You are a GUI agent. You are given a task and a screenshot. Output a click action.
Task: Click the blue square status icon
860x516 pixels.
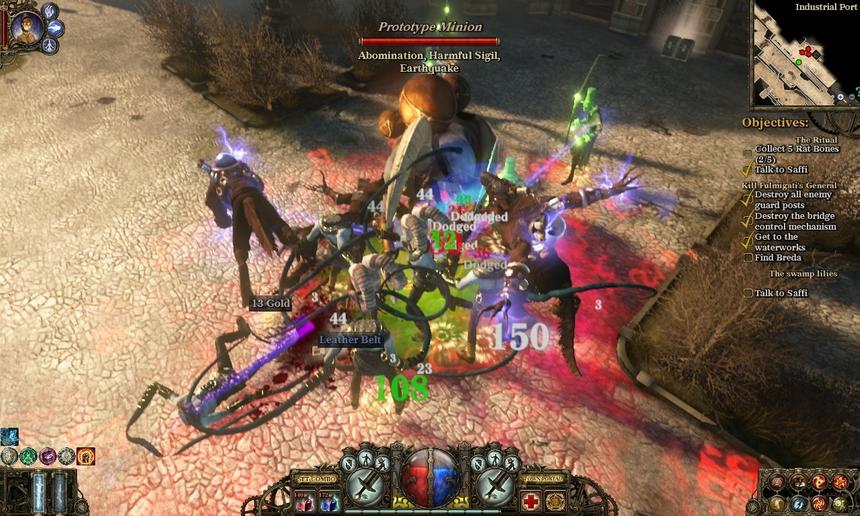tap(9, 436)
